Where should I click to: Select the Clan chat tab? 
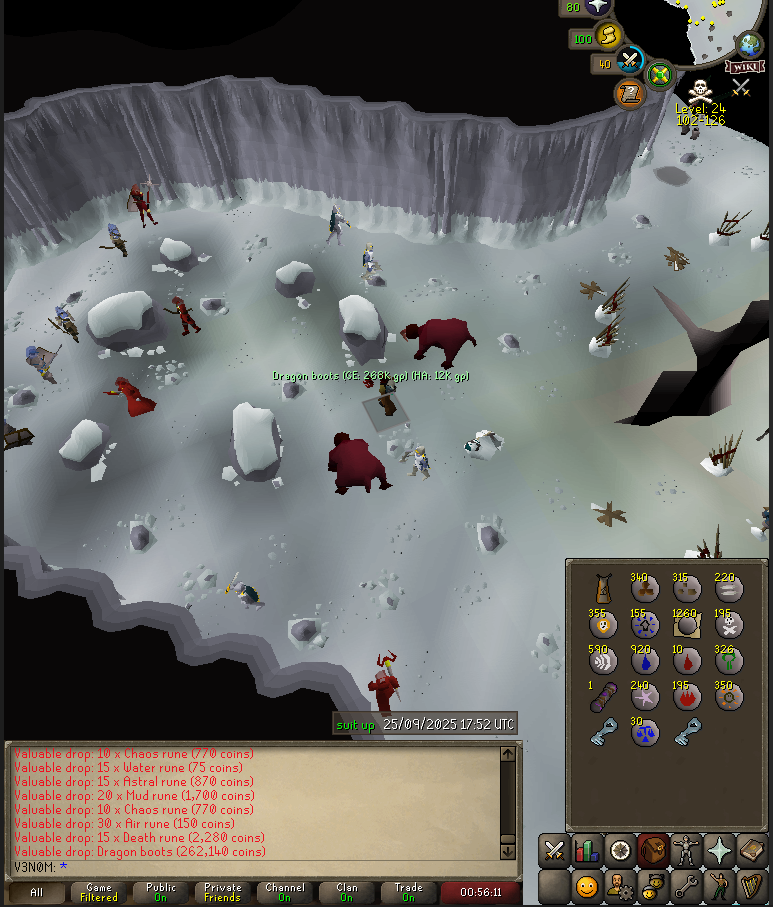(x=346, y=892)
